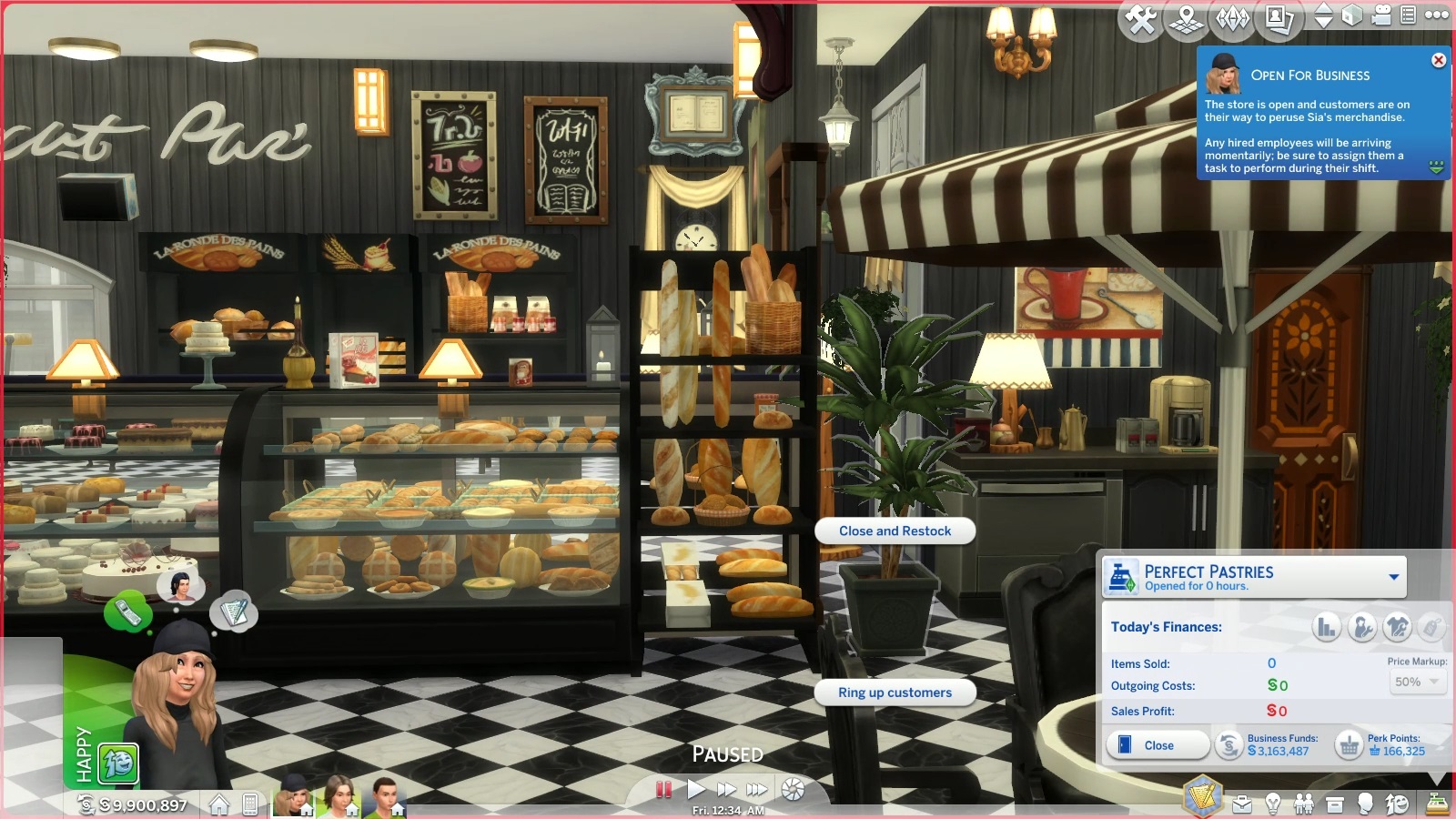Switch to the Simology head icon tab

coord(1366,806)
